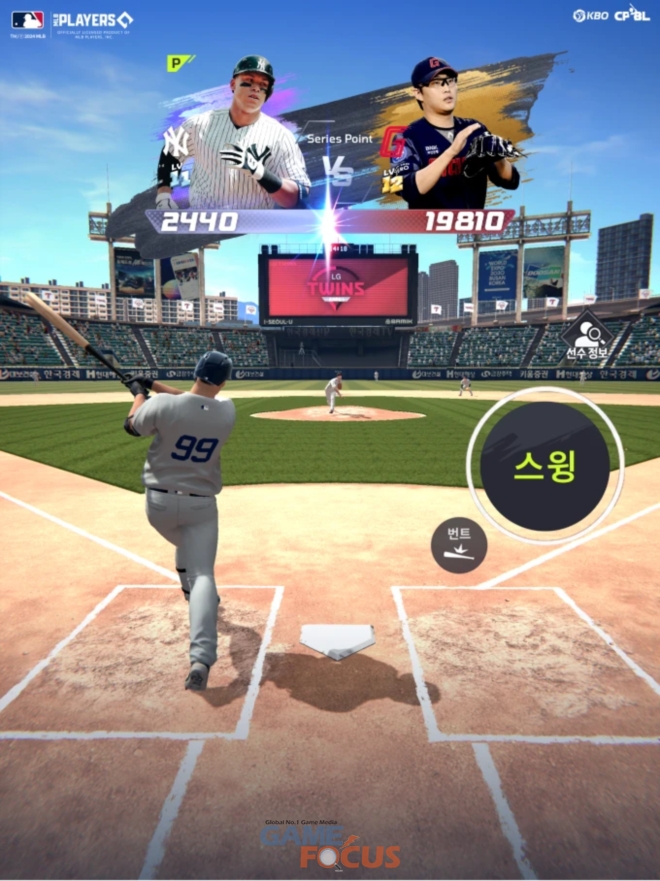Viewport: 660px width, 881px height.
Task: Choose the 번트 bunt button
Action: point(459,544)
